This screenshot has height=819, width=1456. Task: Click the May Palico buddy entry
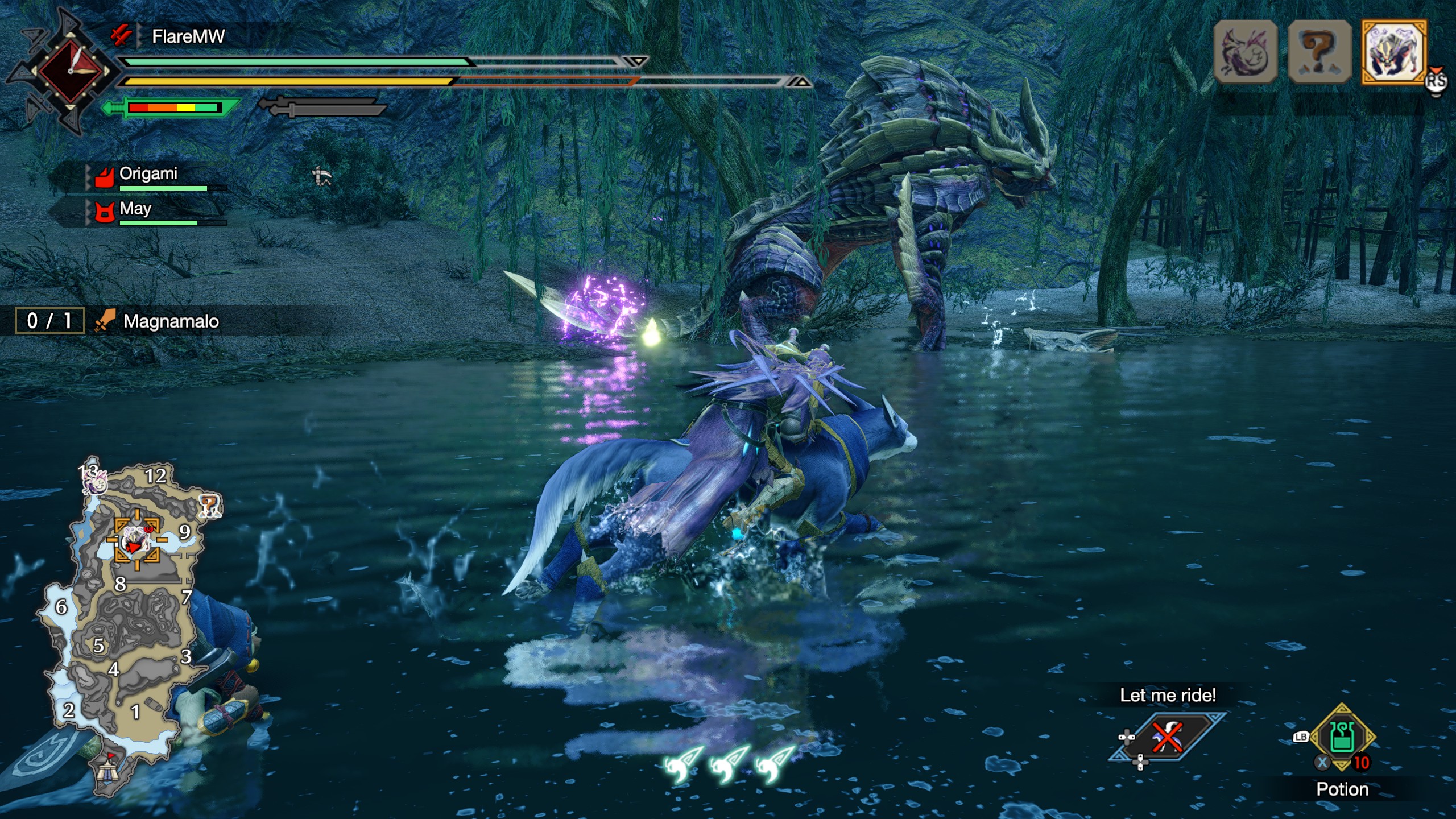135,209
